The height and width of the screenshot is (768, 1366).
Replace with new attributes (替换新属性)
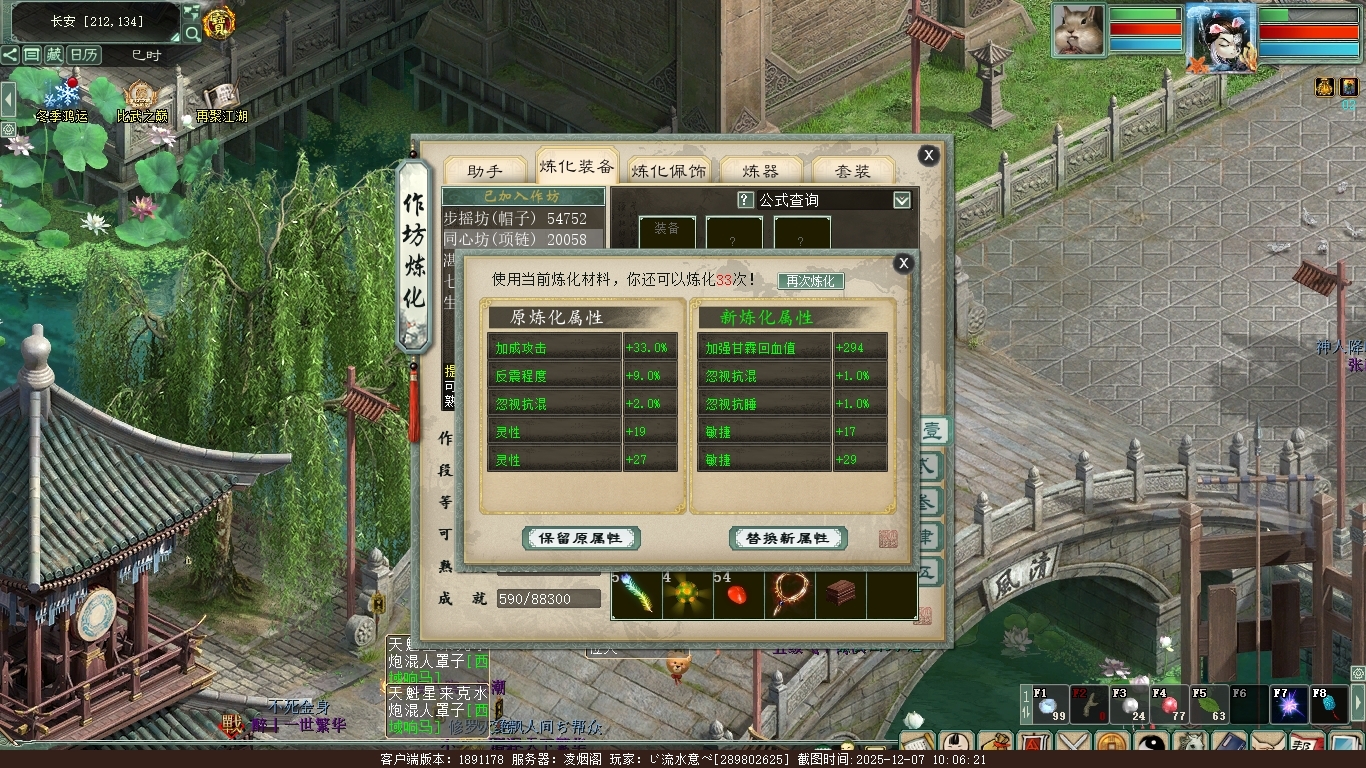pyautogui.click(x=788, y=538)
